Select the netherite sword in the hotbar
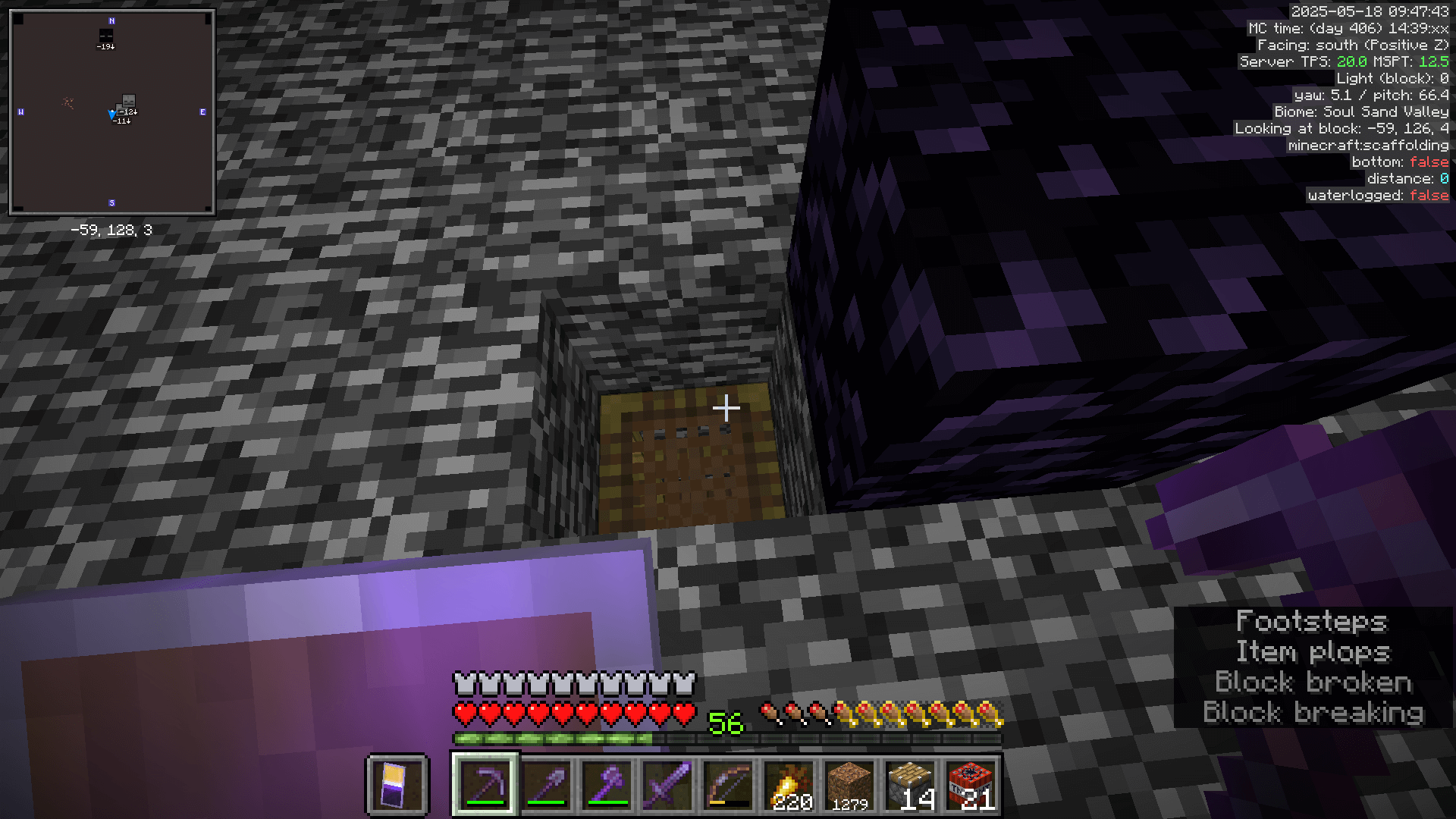The height and width of the screenshot is (819, 1456). tap(670, 785)
